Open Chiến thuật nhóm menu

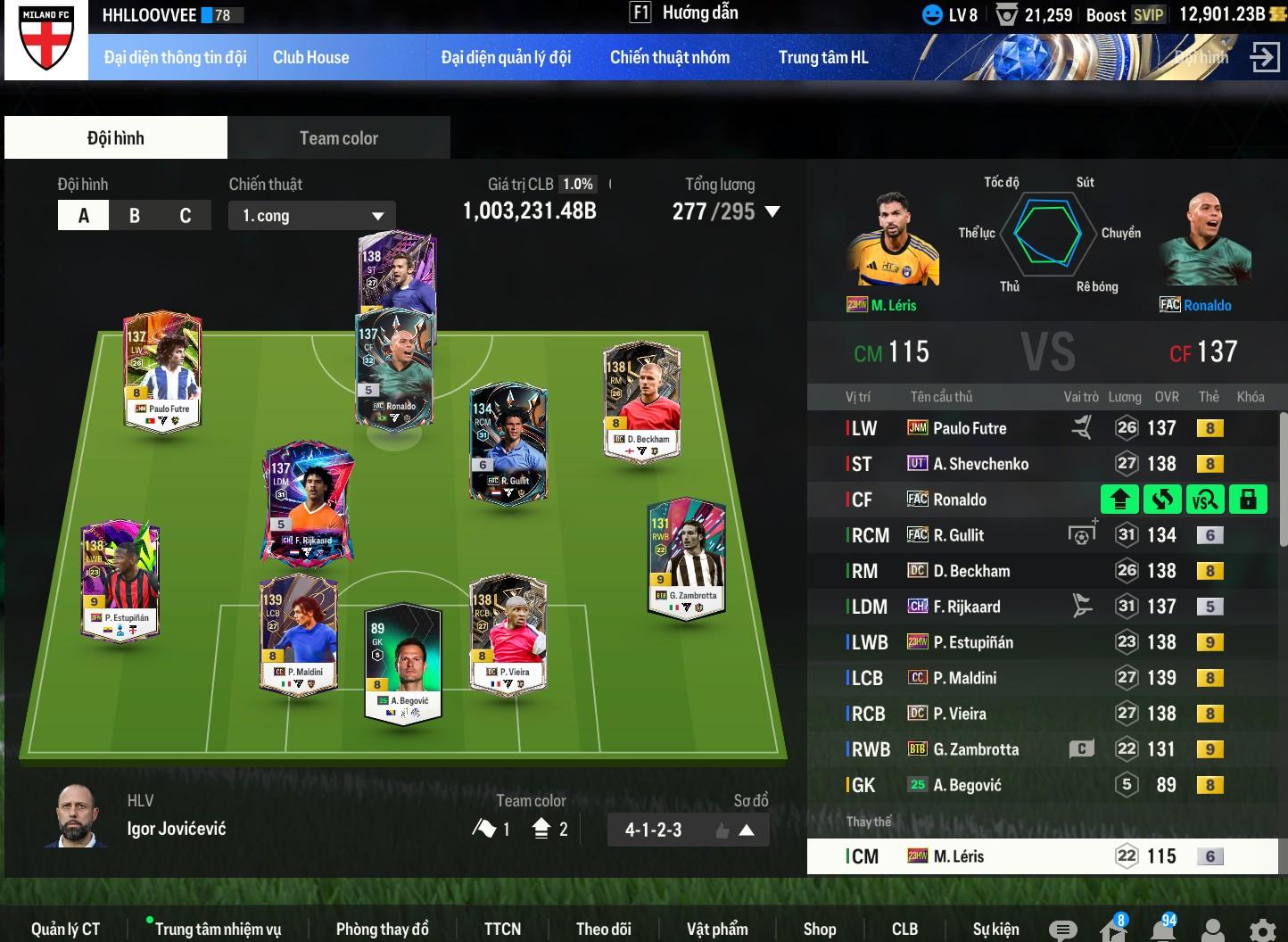click(669, 58)
